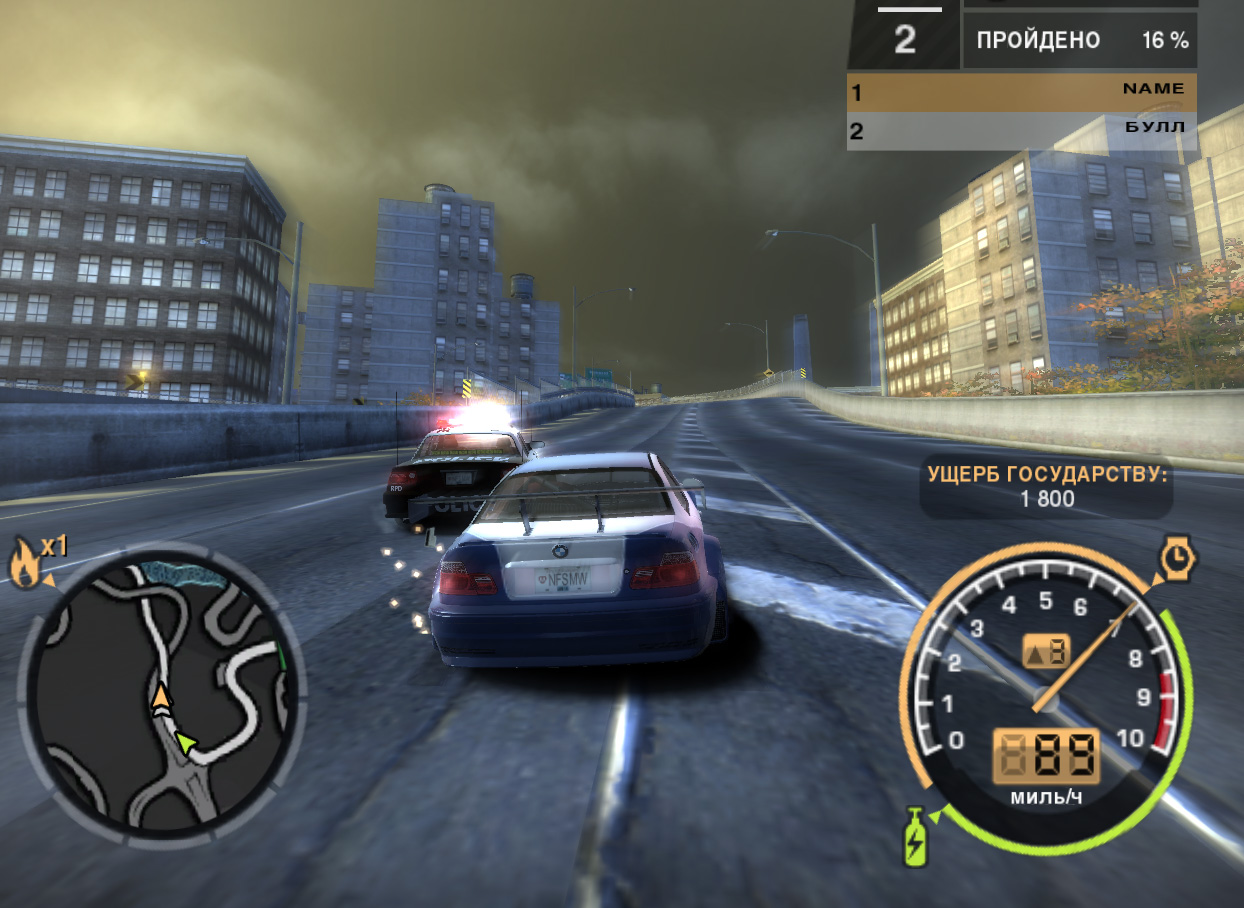This screenshot has width=1244, height=908.
Task: Select the БУЛЛ row in the leaderboard
Action: [x=1021, y=130]
